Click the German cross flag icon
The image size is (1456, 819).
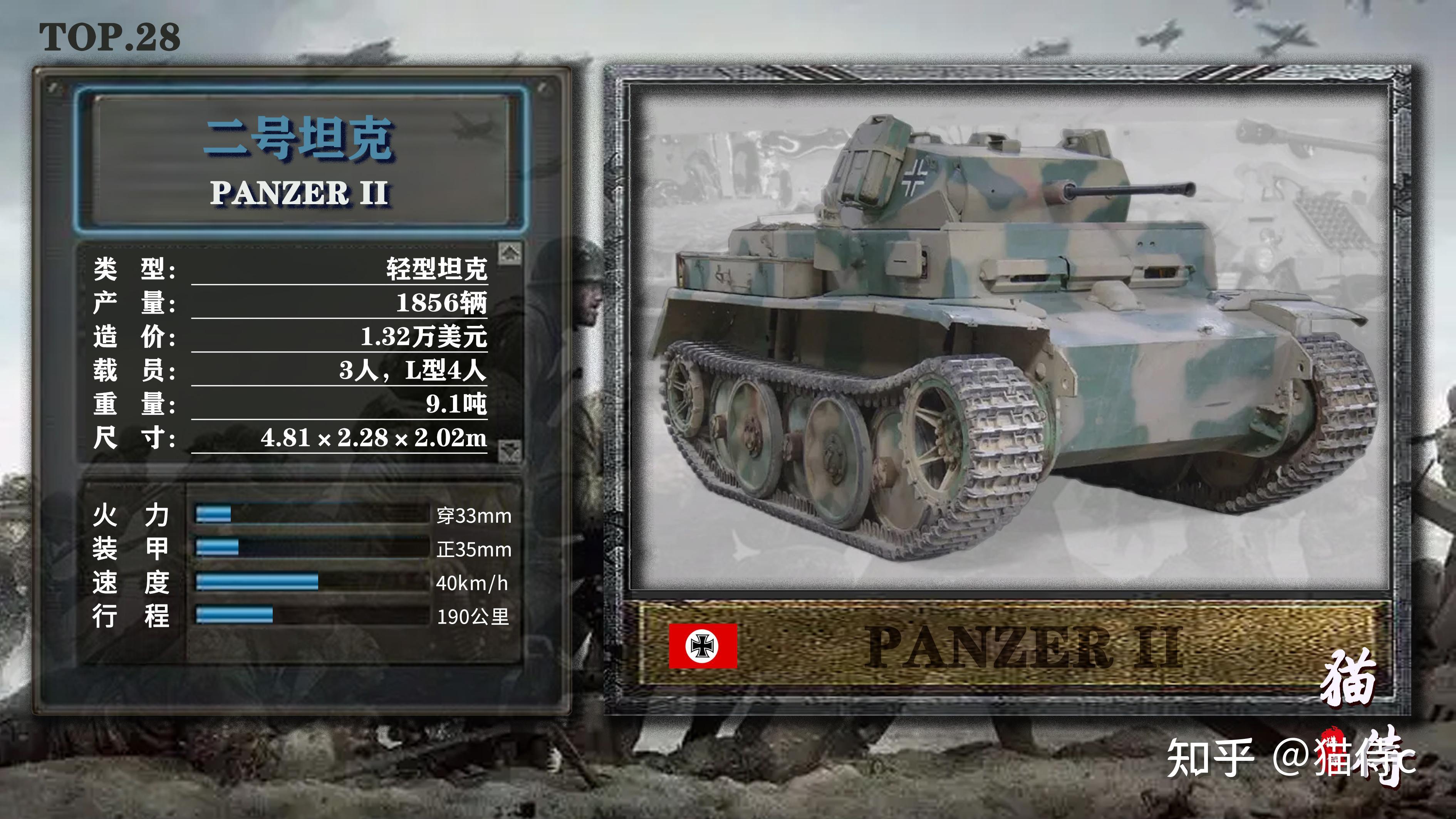pos(703,646)
